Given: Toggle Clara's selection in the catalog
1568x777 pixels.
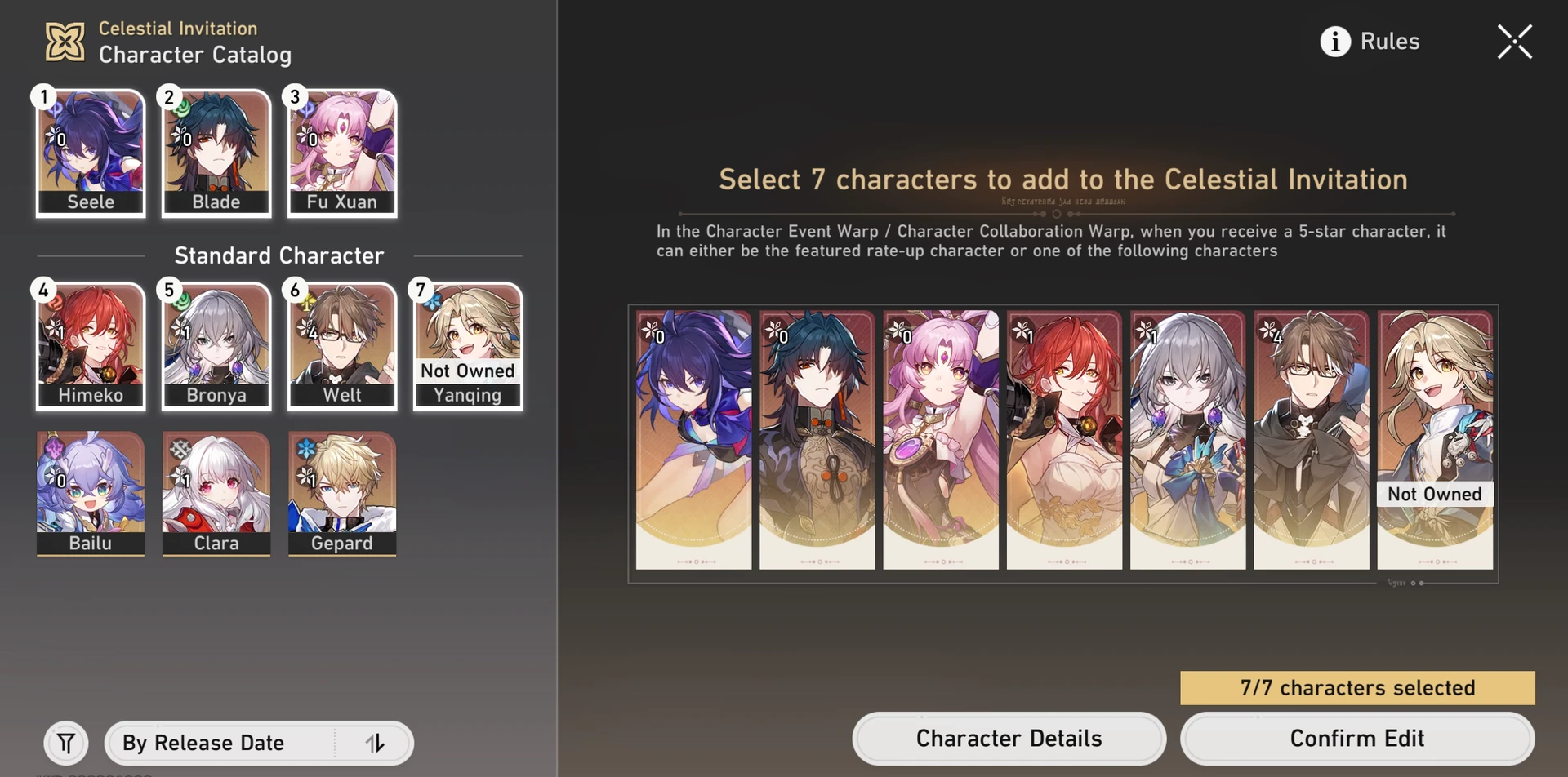Looking at the screenshot, I should (216, 494).
